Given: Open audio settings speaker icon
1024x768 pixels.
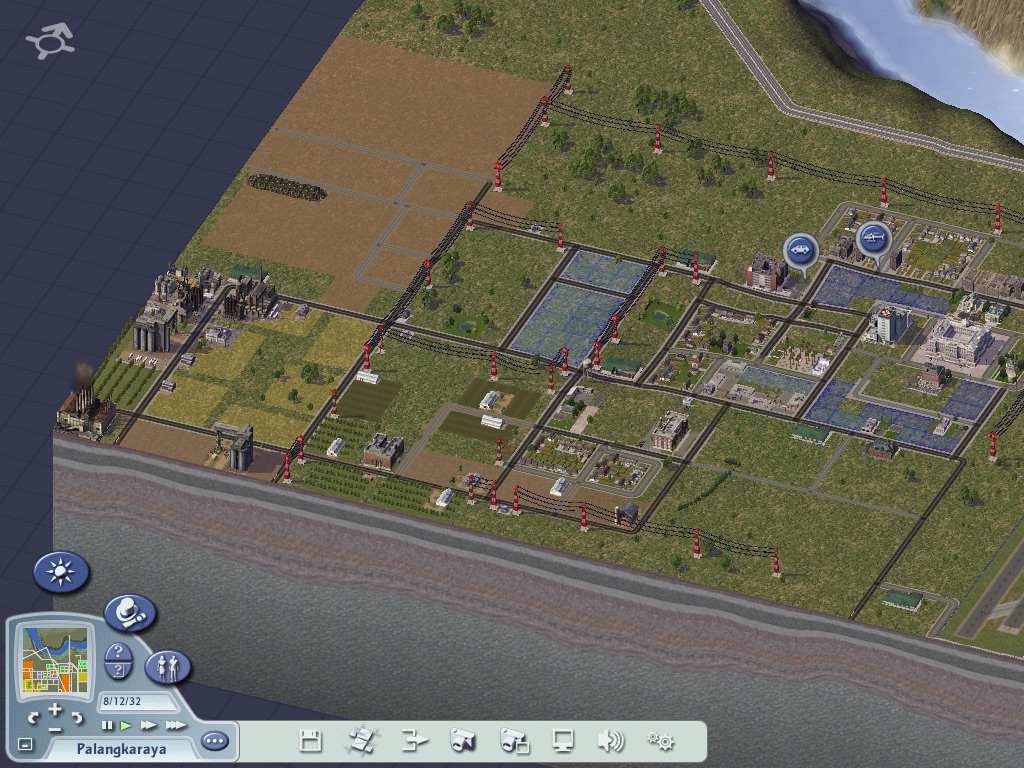Looking at the screenshot, I should click(x=610, y=741).
